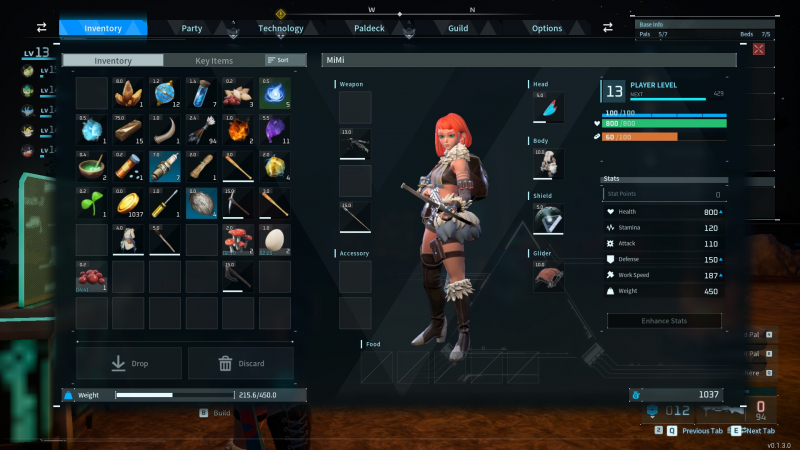The image size is (800, 450).
Task: Click the equipped glider slot
Action: coord(548,277)
